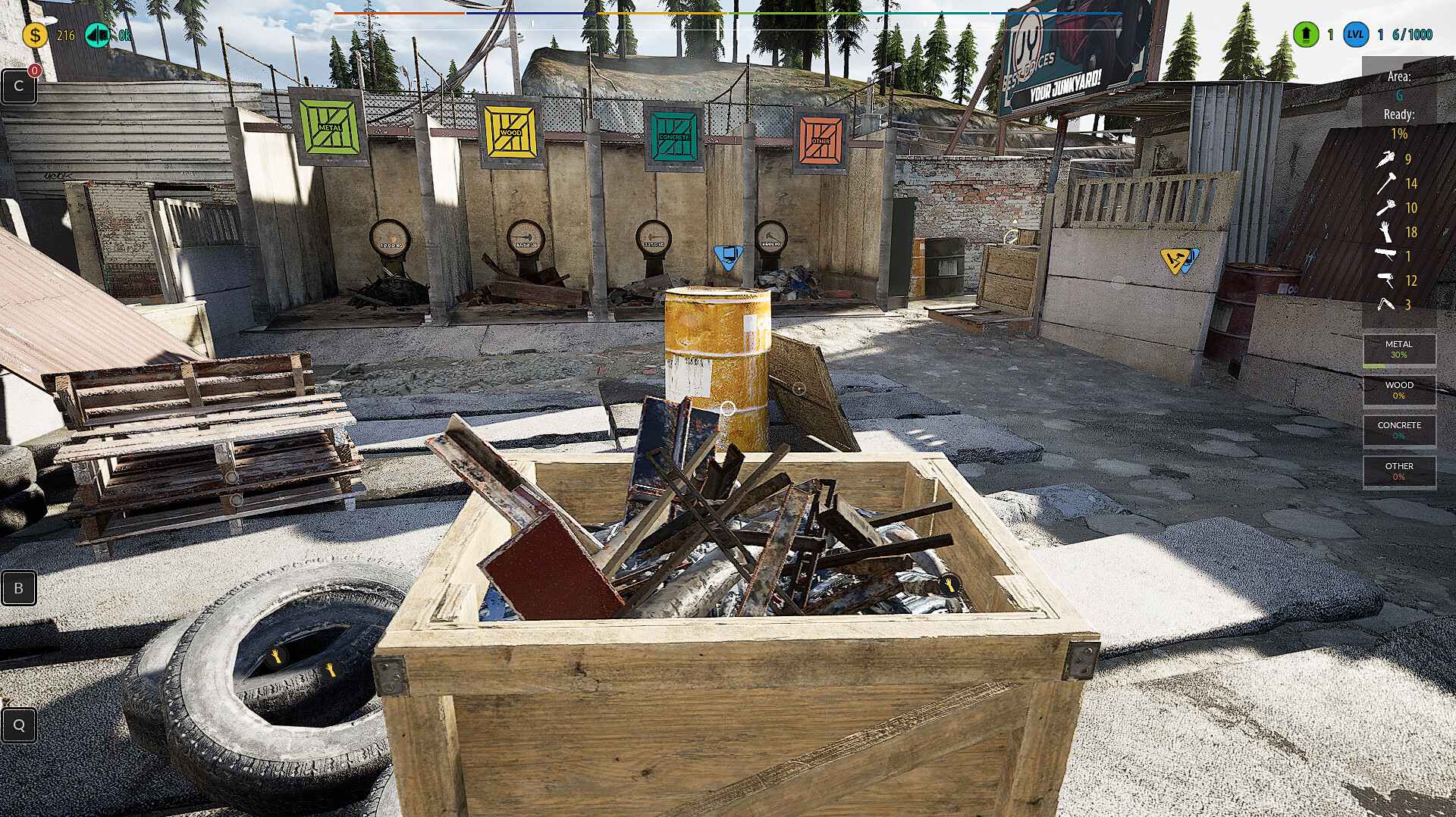
Task: Expand the CONCRETE 0% panel
Action: pos(1399,430)
